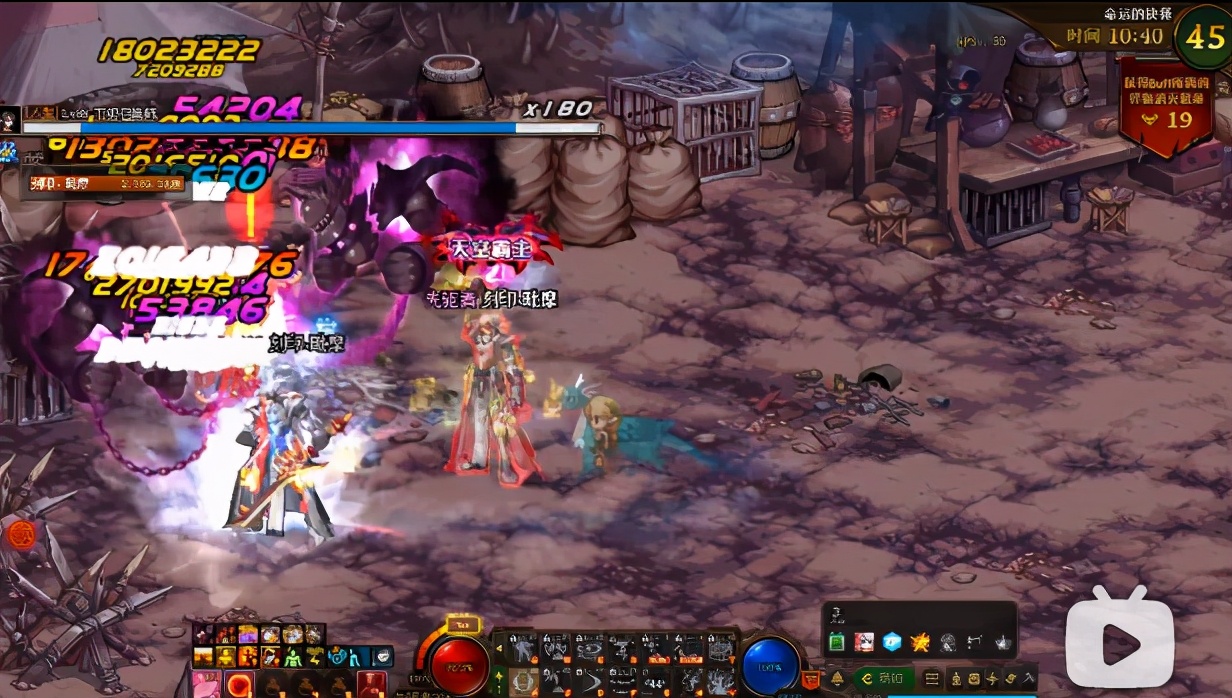This screenshot has height=698, width=1232.
Task: Select the green square icon in the quick panel
Action: 837,642
